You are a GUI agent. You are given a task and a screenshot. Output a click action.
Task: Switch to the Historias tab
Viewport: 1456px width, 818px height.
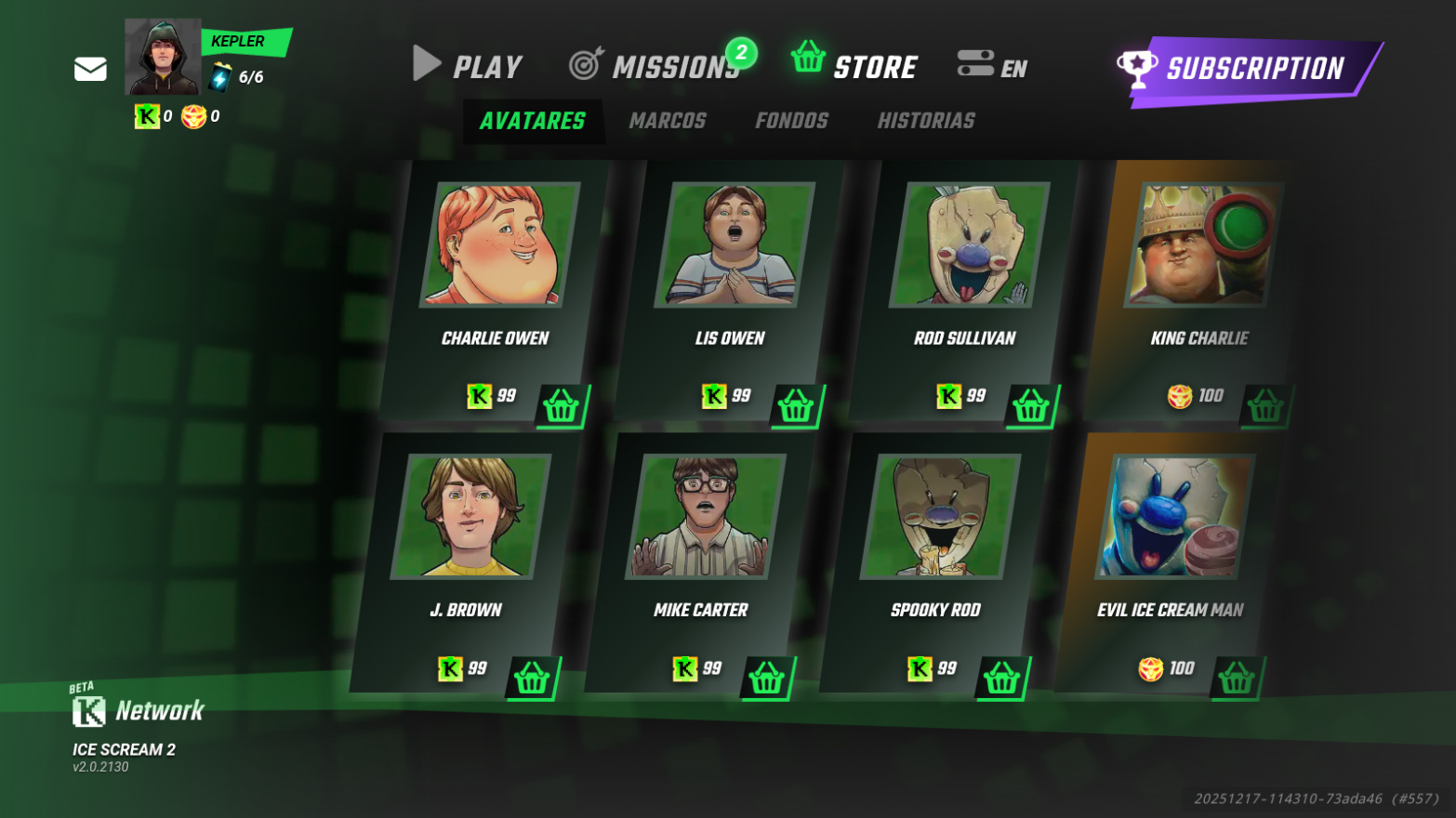pyautogui.click(x=926, y=121)
